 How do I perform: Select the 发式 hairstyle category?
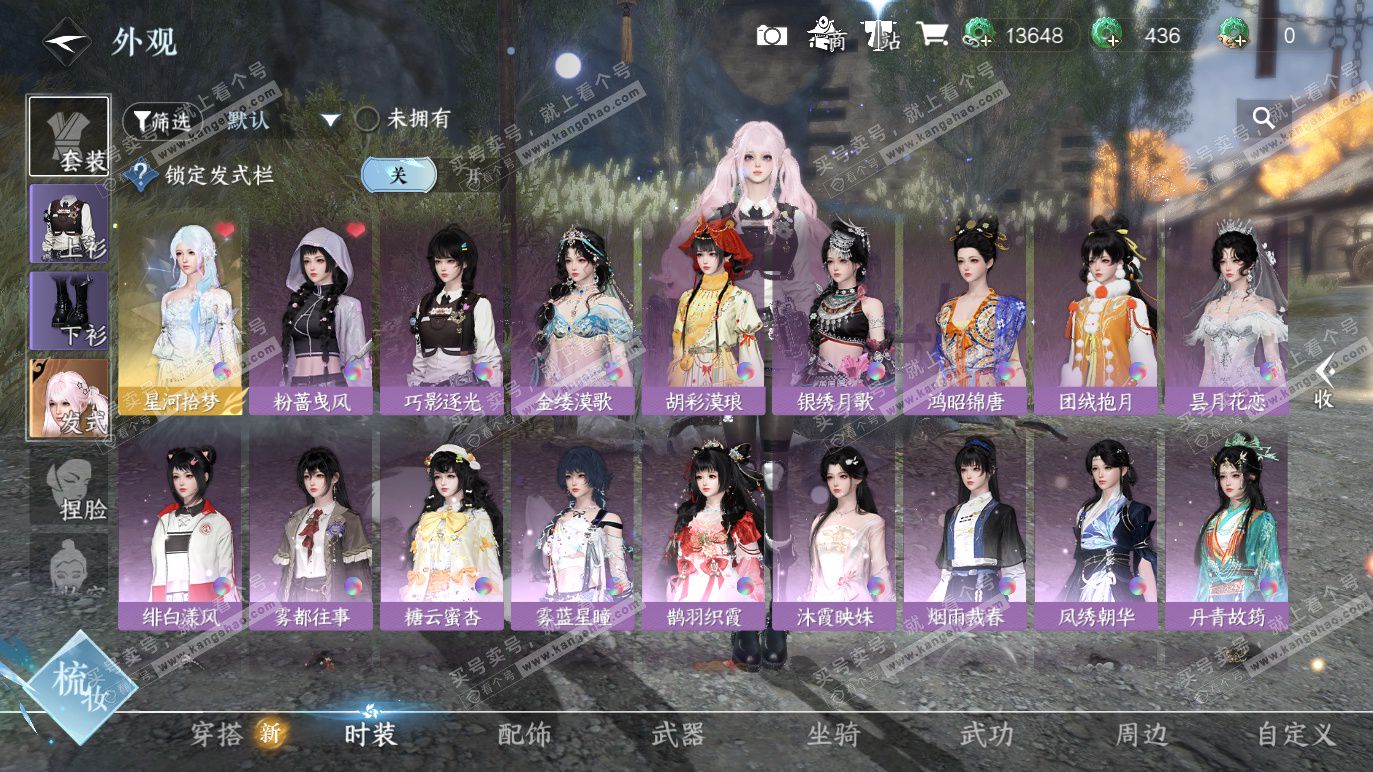click(x=69, y=398)
